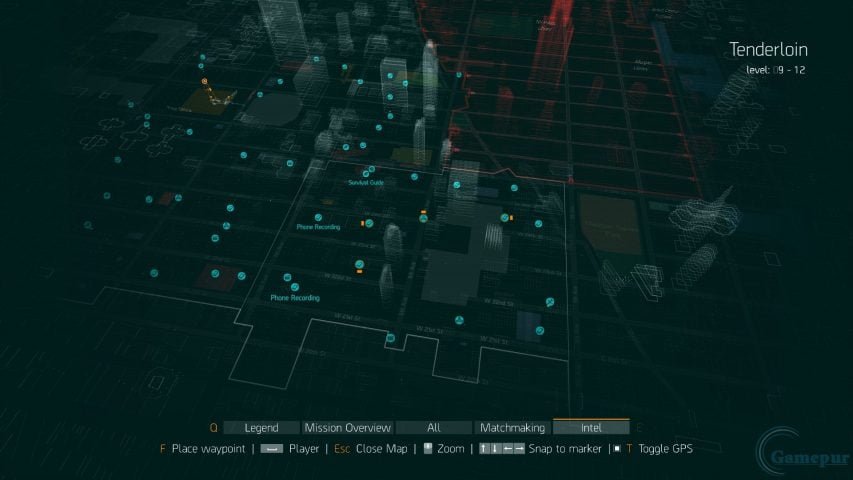The width and height of the screenshot is (853, 480).
Task: Choose the Intel filter tab
Action: 591,427
